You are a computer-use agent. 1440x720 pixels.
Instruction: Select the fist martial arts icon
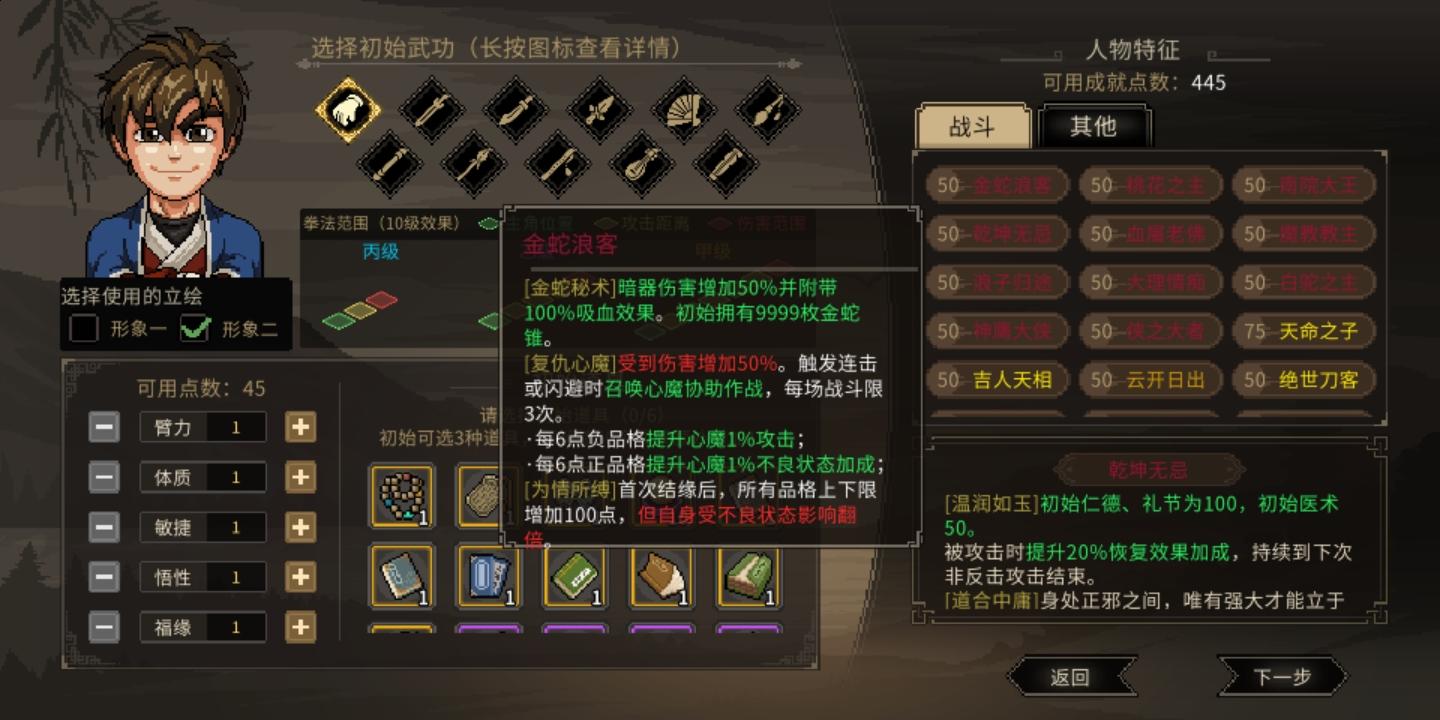(347, 110)
